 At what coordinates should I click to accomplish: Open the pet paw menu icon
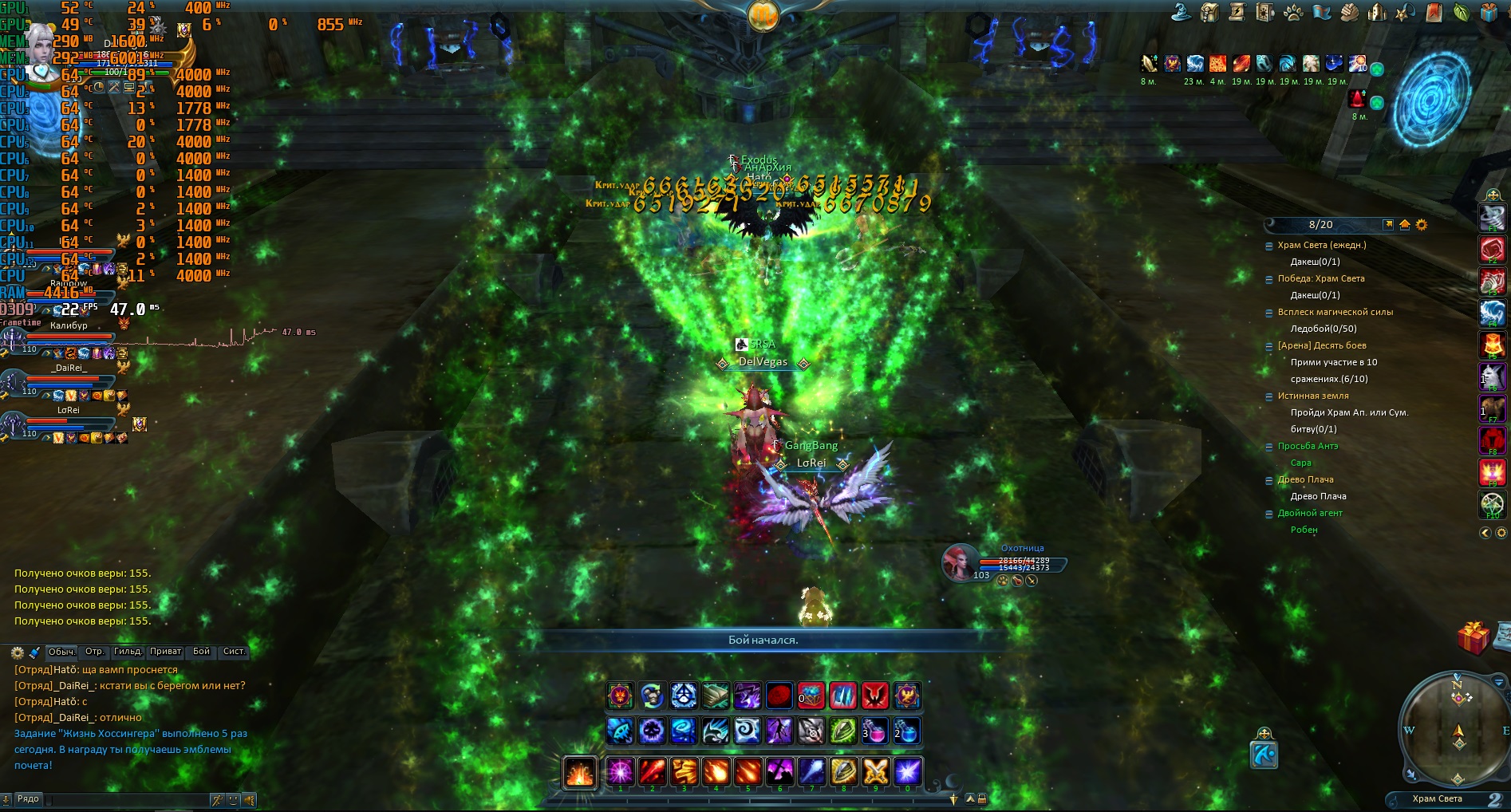(1293, 13)
